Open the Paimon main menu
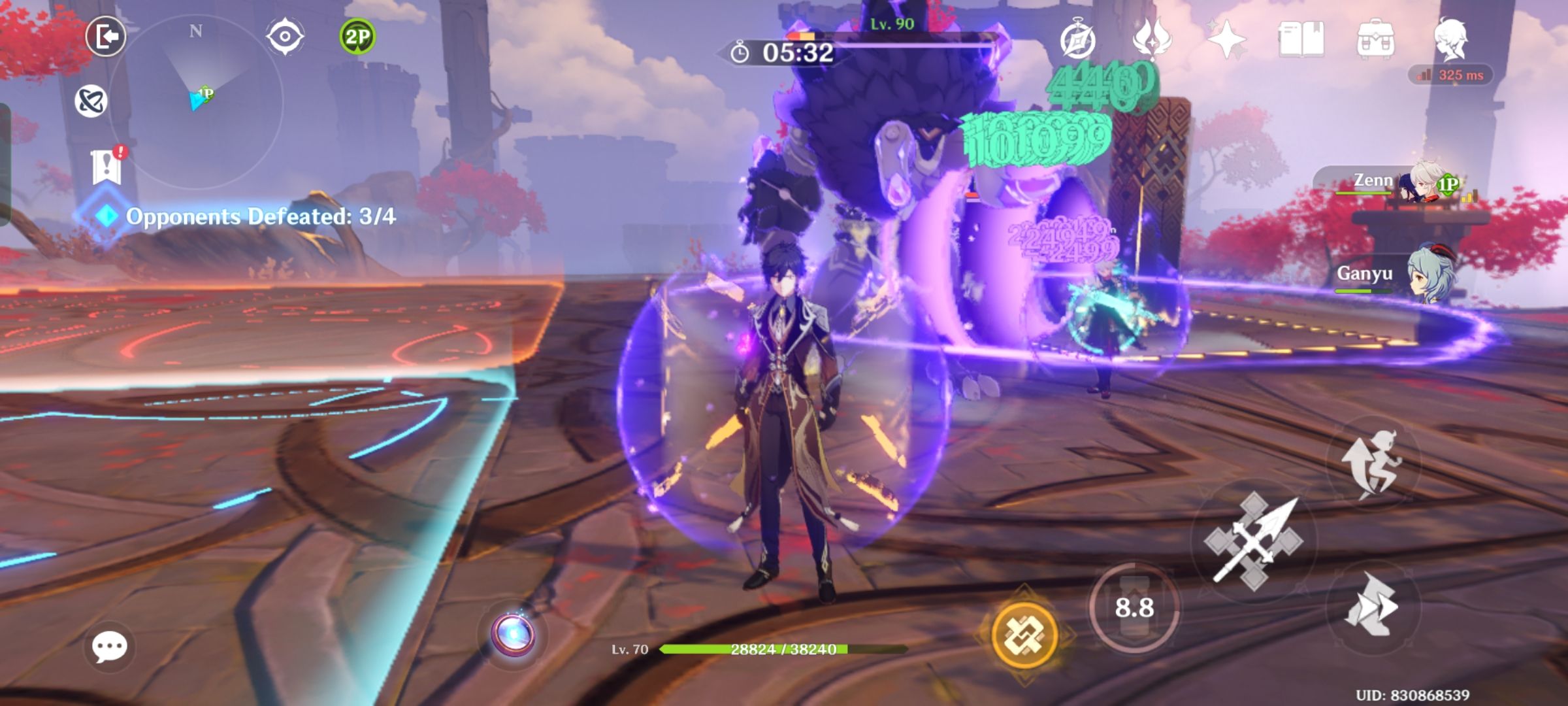The height and width of the screenshot is (706, 1568). click(1451, 39)
